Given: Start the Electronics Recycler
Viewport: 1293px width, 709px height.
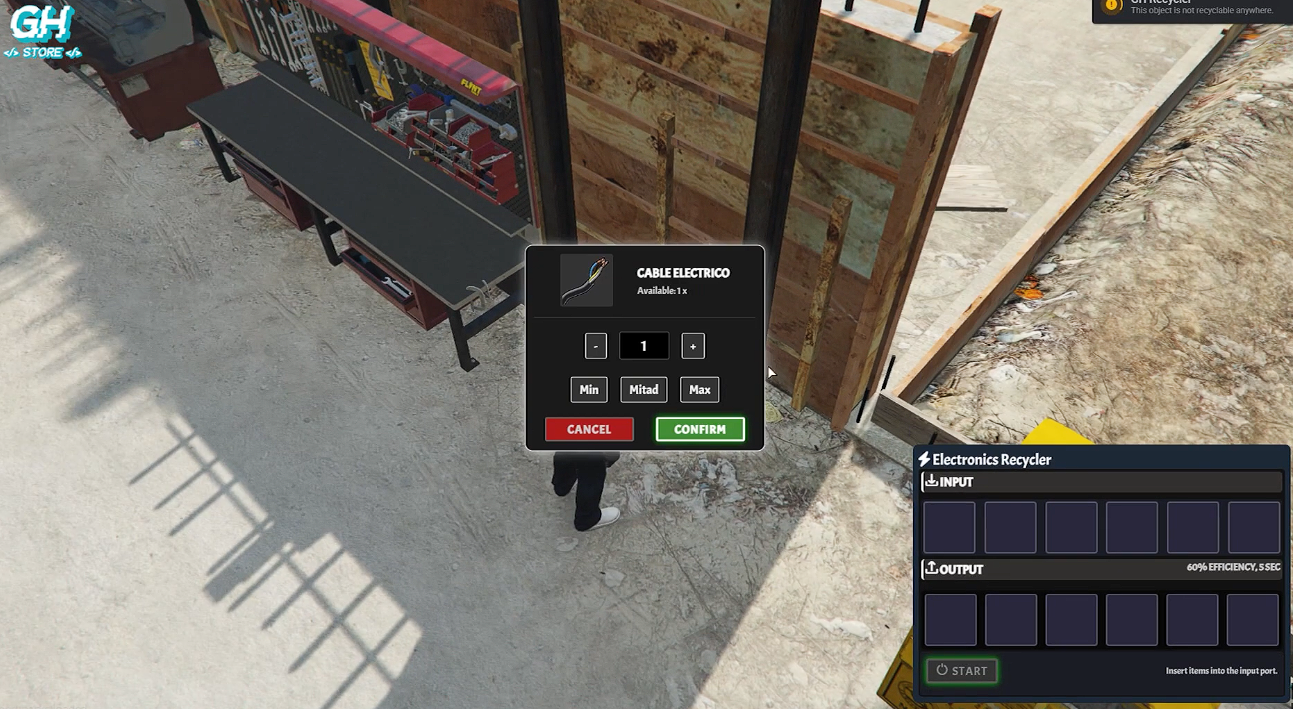Looking at the screenshot, I should click(x=962, y=670).
